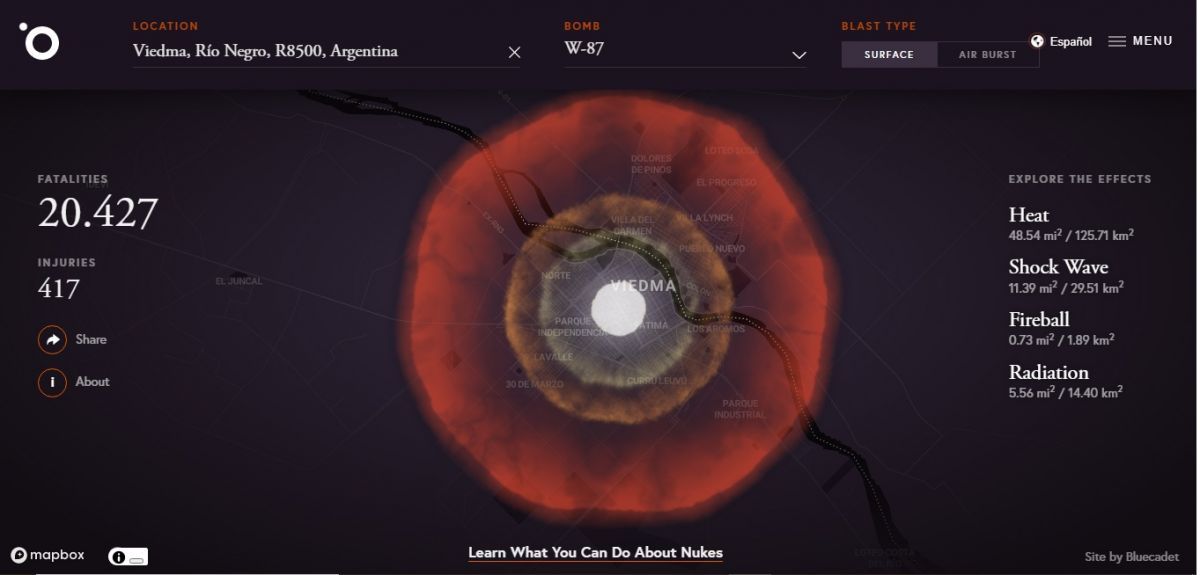The width and height of the screenshot is (1200, 575).
Task: Explore the Fireball effect
Action: click(1039, 320)
